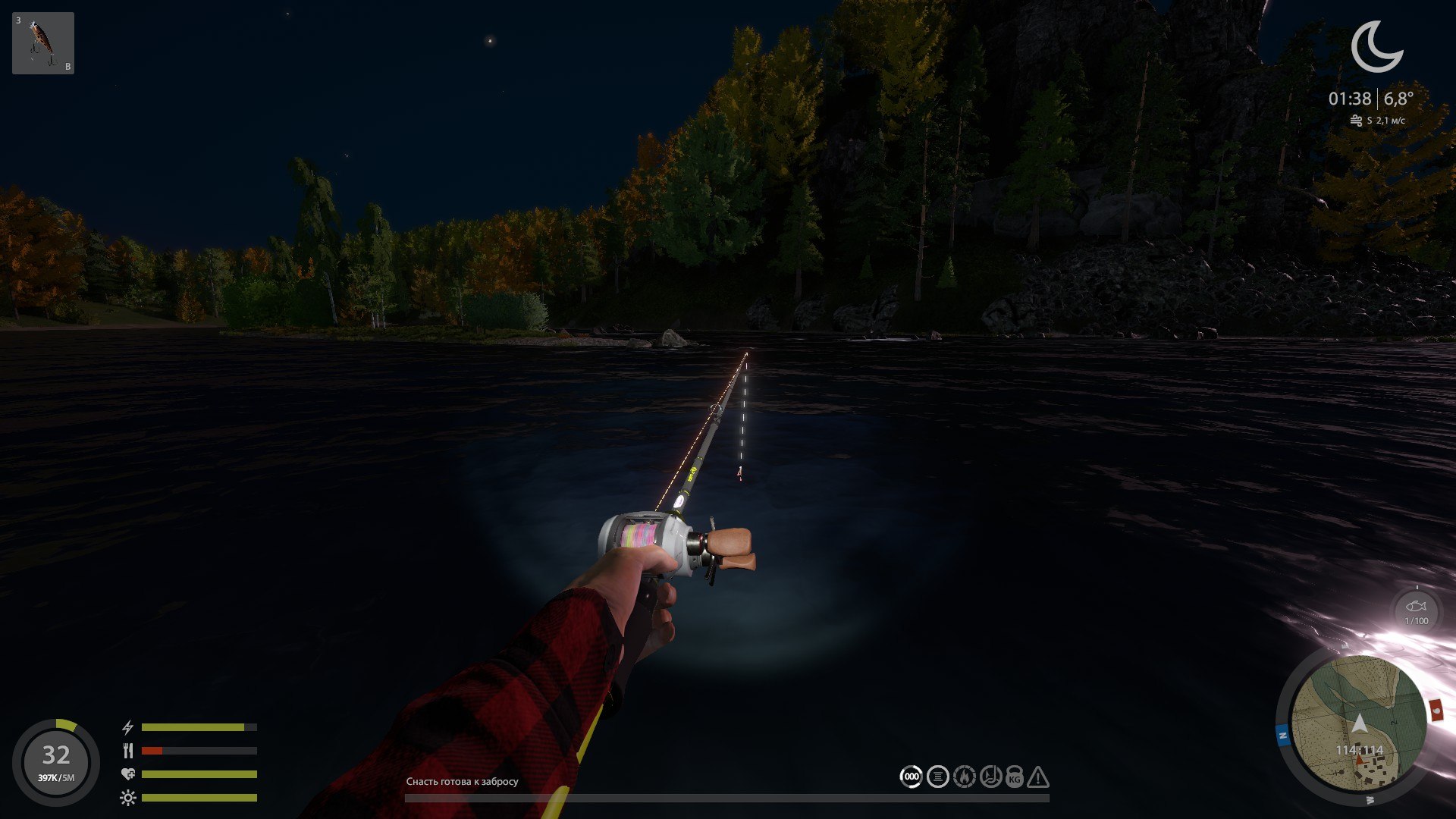The image size is (1456, 819).
Task: Select the lure in equipment slot 3
Action: pos(42,42)
